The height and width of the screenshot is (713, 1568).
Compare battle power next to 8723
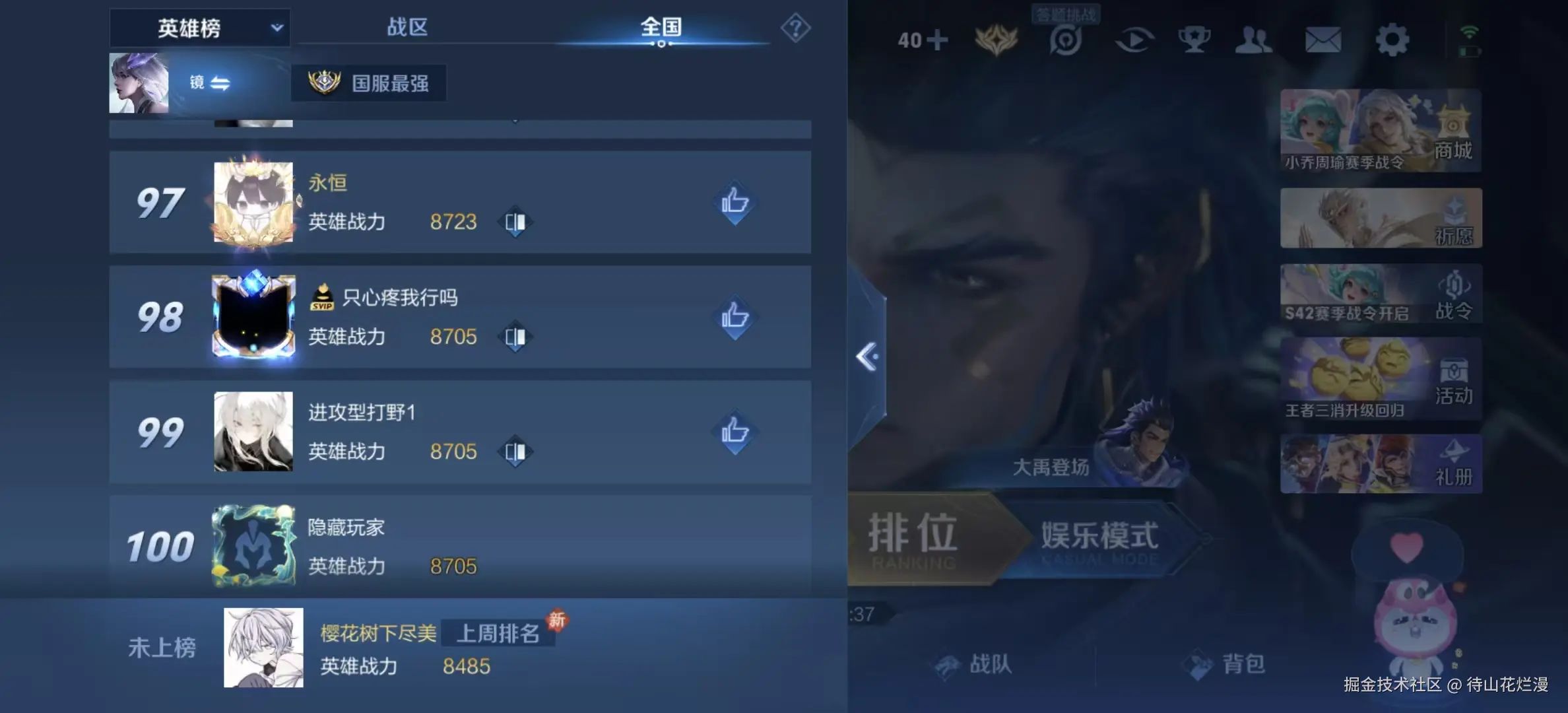(514, 222)
